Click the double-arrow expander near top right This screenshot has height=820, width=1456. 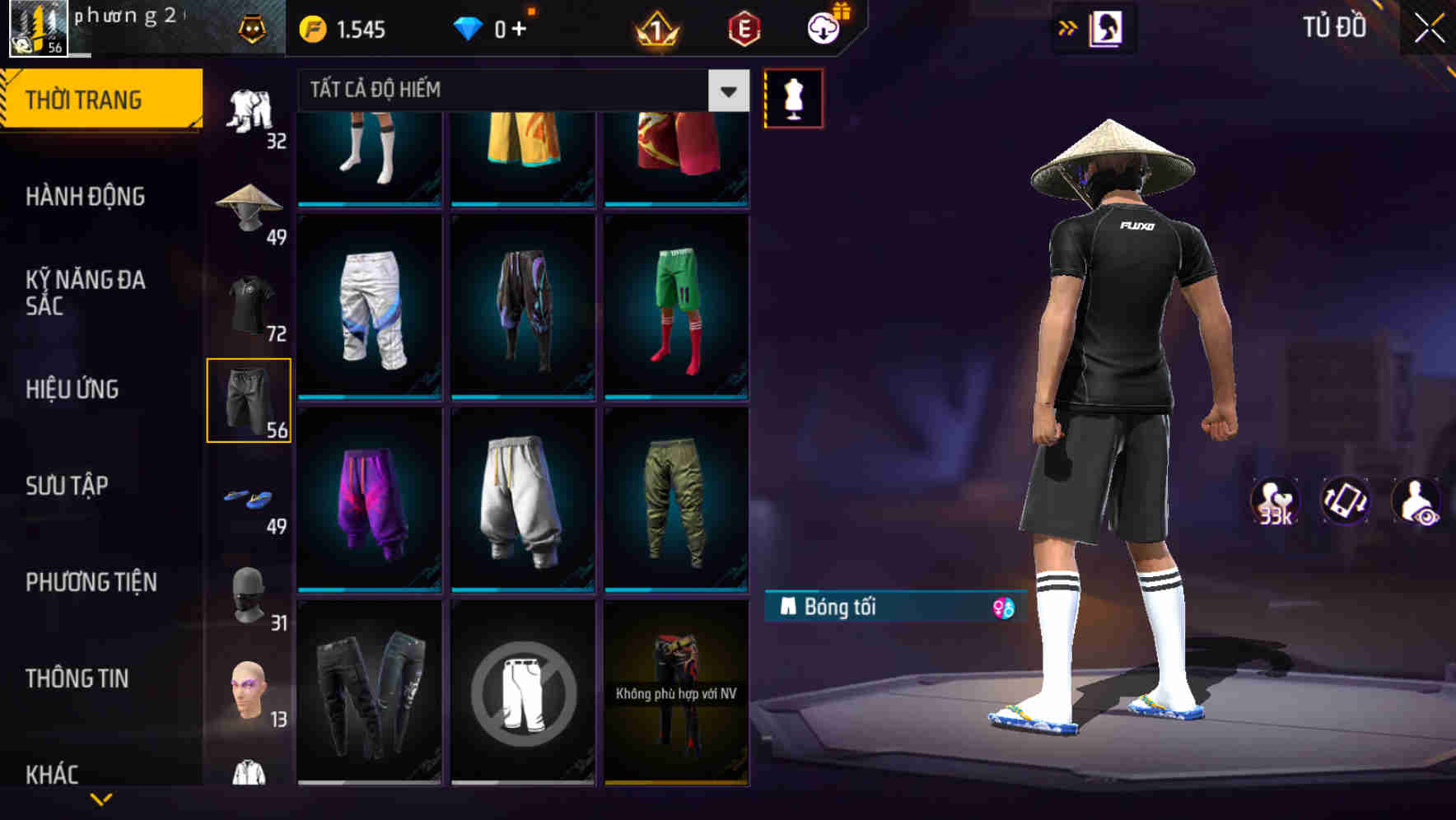click(1066, 27)
